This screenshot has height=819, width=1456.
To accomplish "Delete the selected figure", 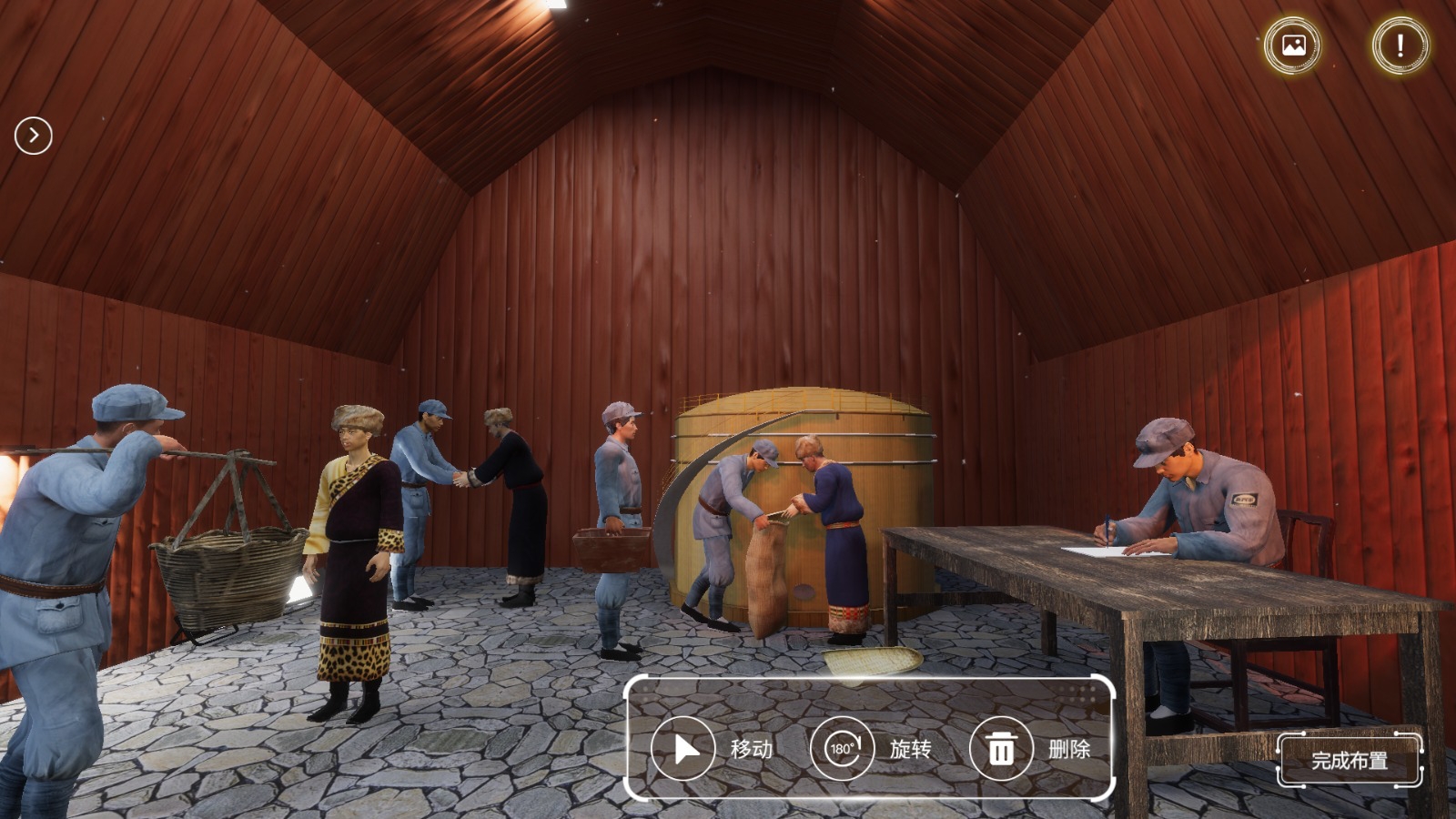I will (x=1001, y=749).
